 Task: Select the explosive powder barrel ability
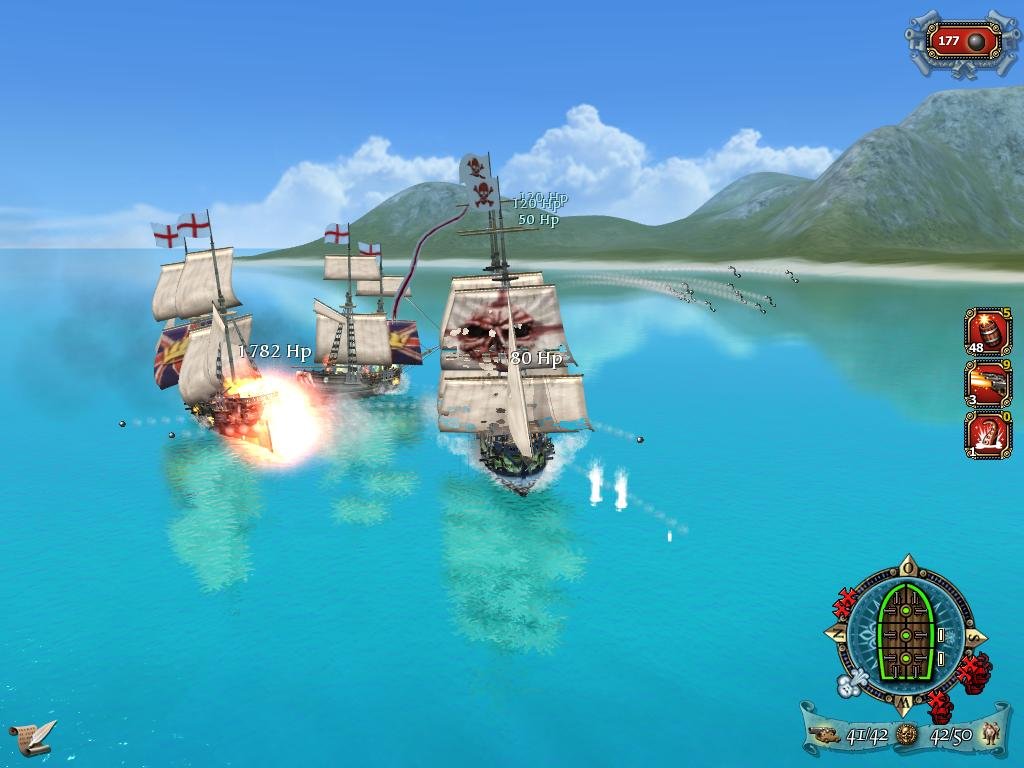point(988,331)
